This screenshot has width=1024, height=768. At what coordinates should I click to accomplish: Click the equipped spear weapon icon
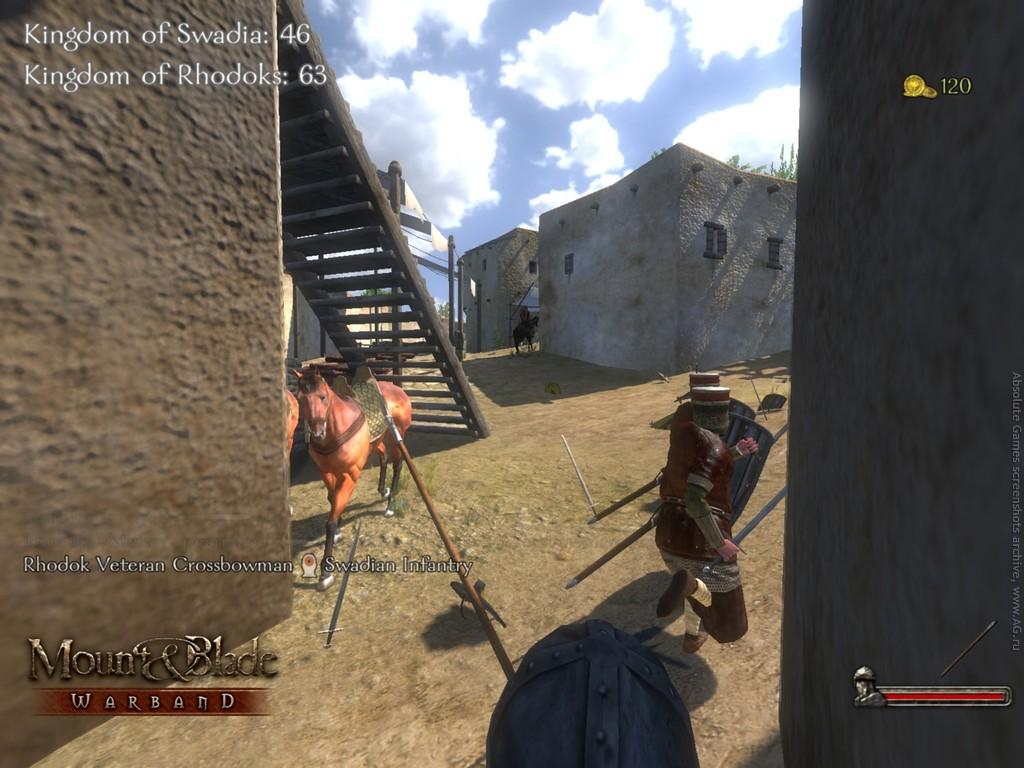click(968, 648)
